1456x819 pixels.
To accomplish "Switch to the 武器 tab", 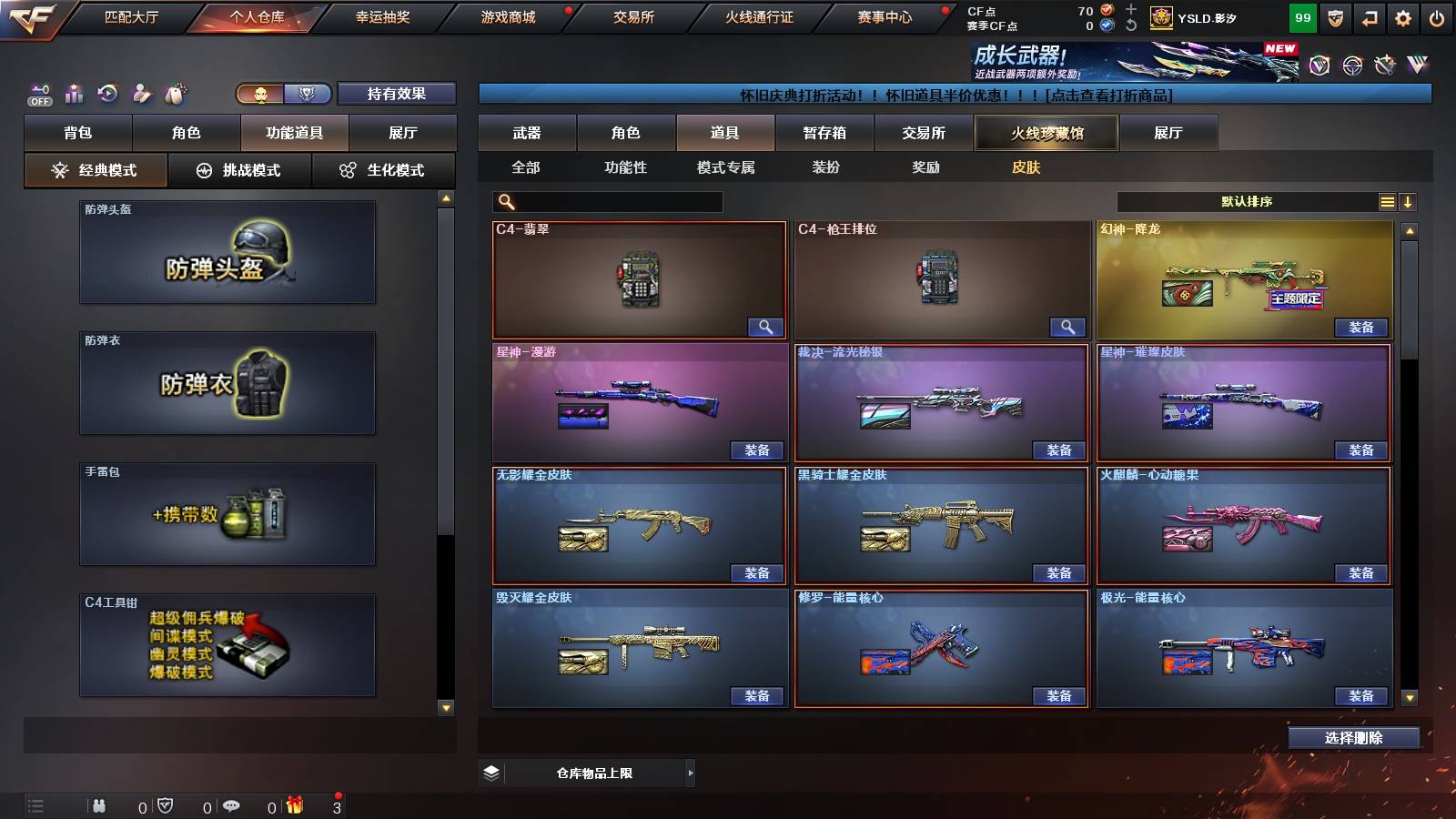I will [x=528, y=132].
